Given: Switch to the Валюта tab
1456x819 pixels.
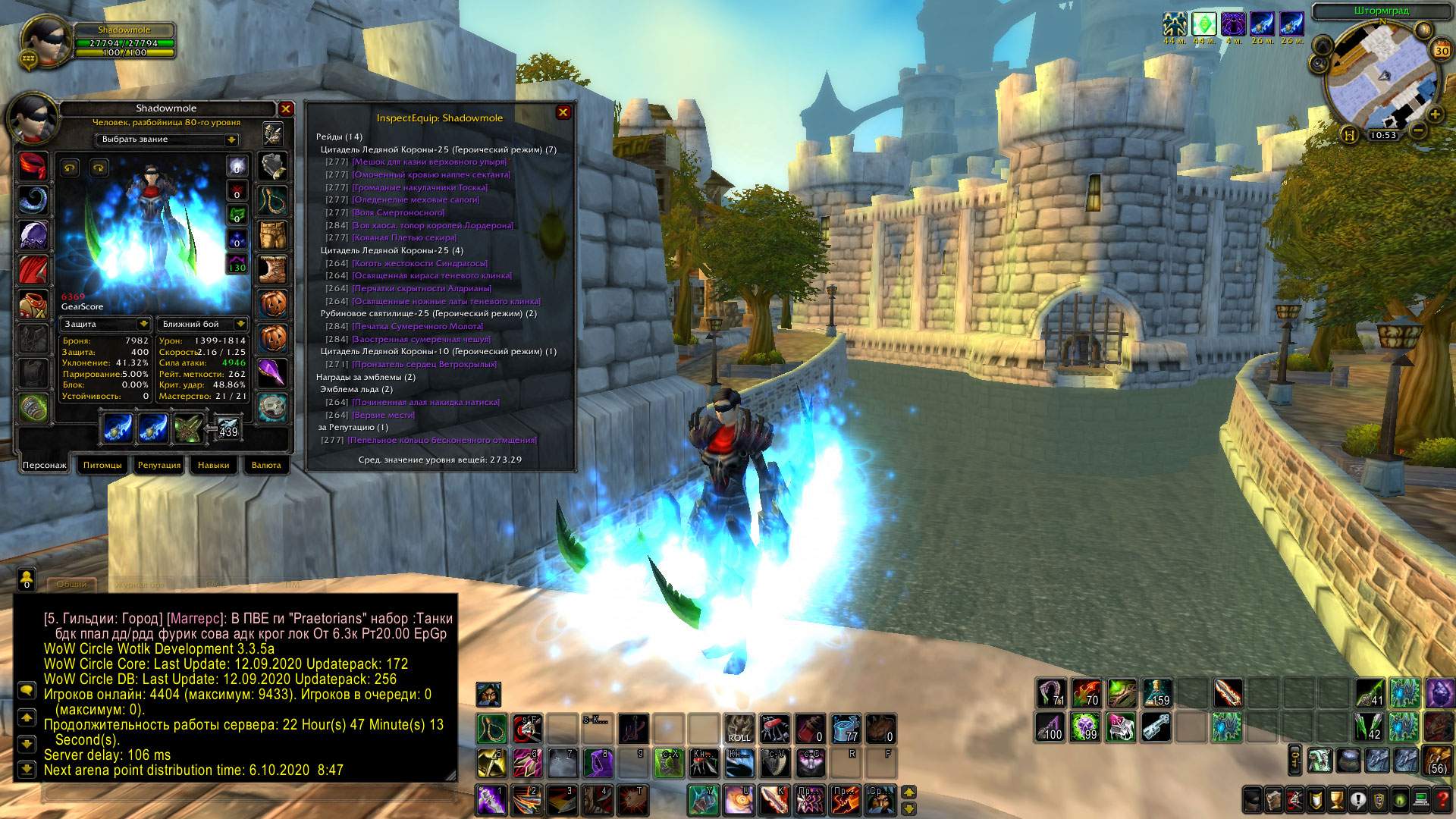Looking at the screenshot, I should (265, 465).
